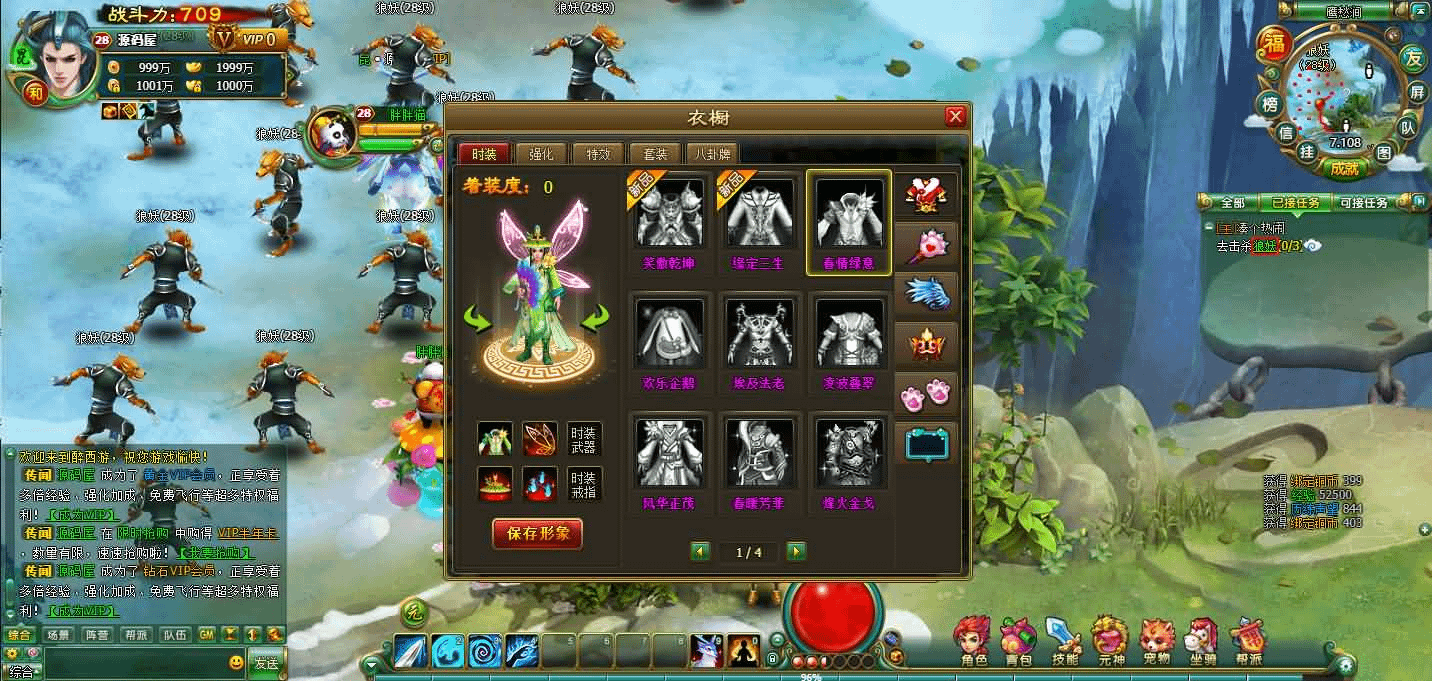
Task: Open the 背包 bag
Action: click(x=1018, y=641)
